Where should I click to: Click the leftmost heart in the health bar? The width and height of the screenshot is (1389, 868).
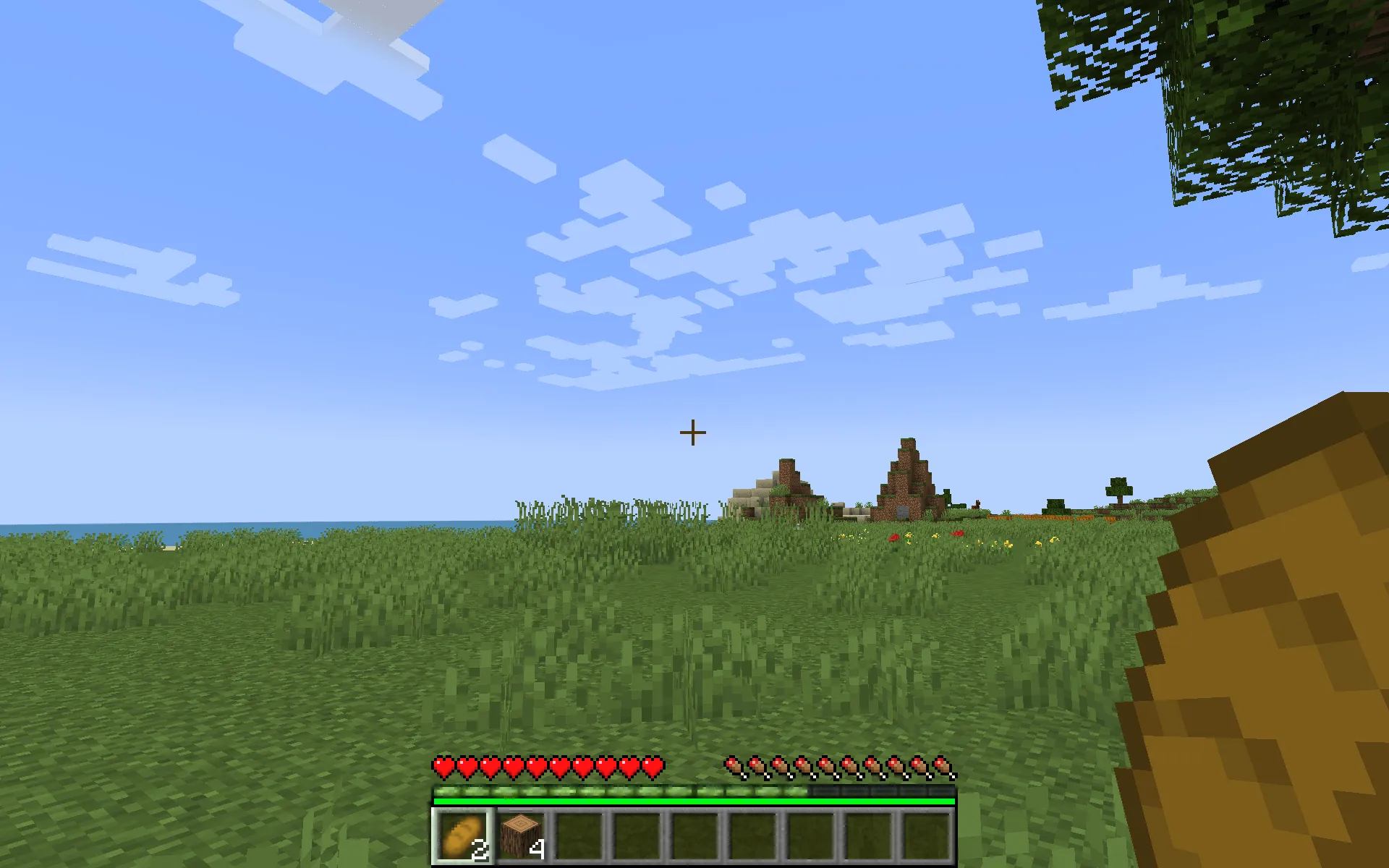(x=443, y=765)
